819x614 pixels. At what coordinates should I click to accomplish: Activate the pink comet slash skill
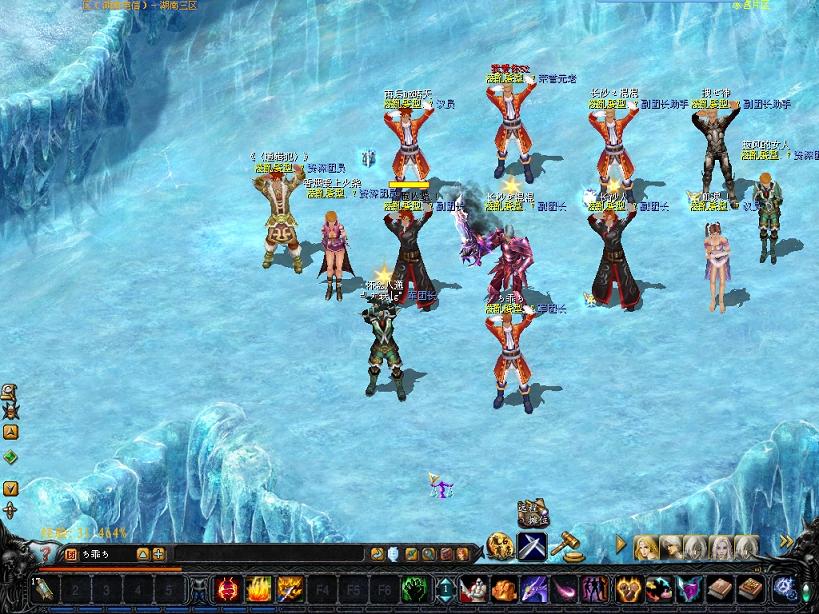tap(566, 590)
